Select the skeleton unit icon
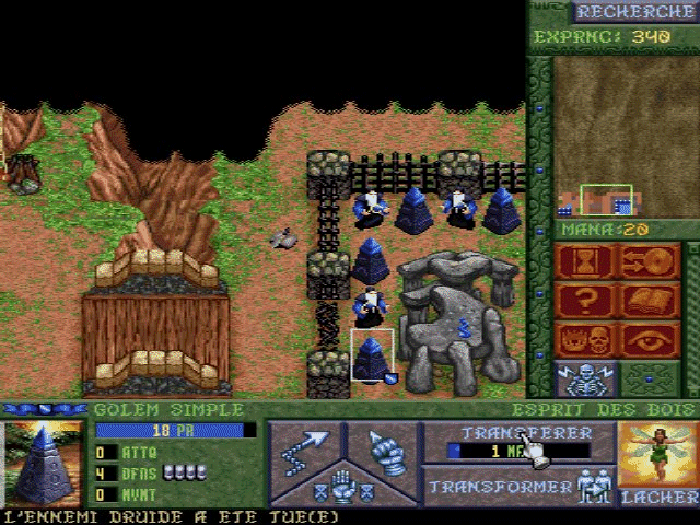 coord(585,380)
